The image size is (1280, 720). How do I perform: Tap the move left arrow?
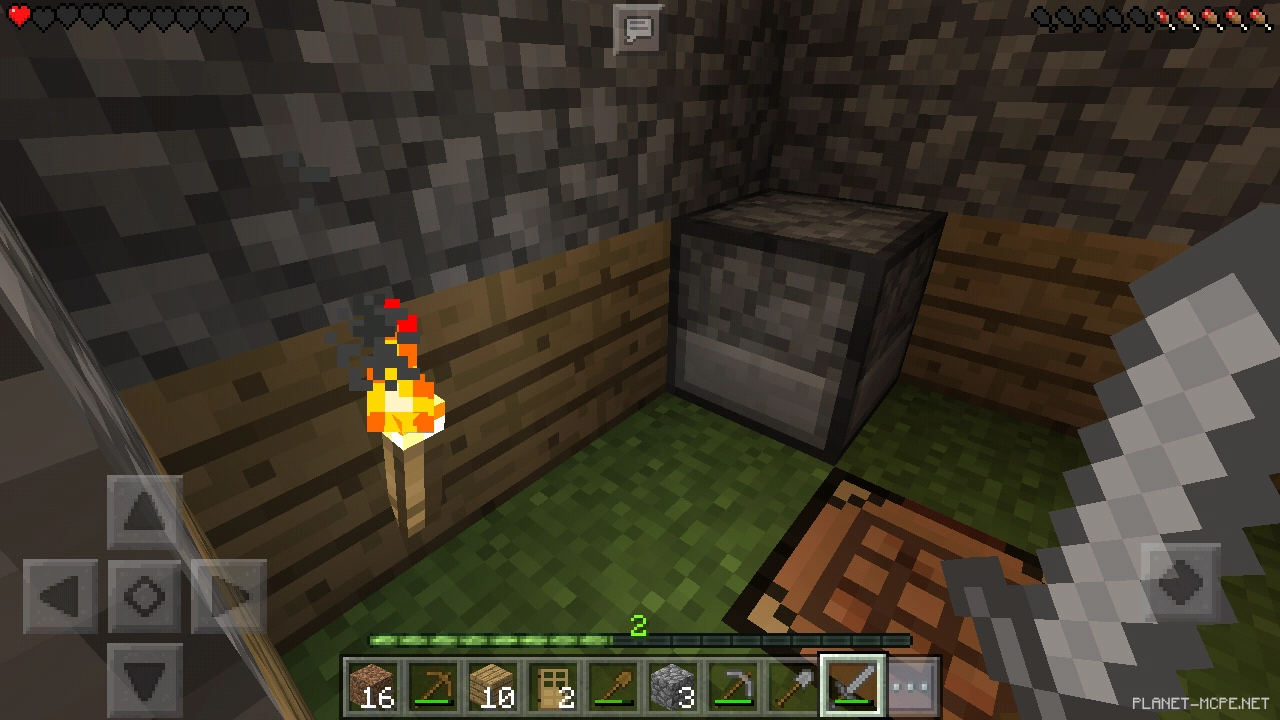click(60, 597)
